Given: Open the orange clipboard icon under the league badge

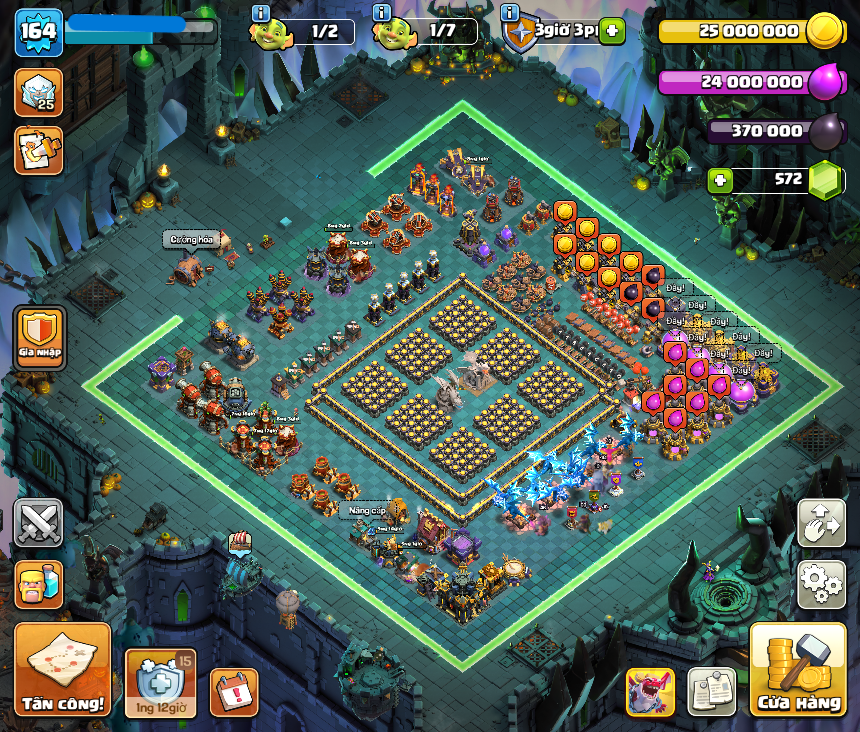Looking at the screenshot, I should click(x=38, y=150).
